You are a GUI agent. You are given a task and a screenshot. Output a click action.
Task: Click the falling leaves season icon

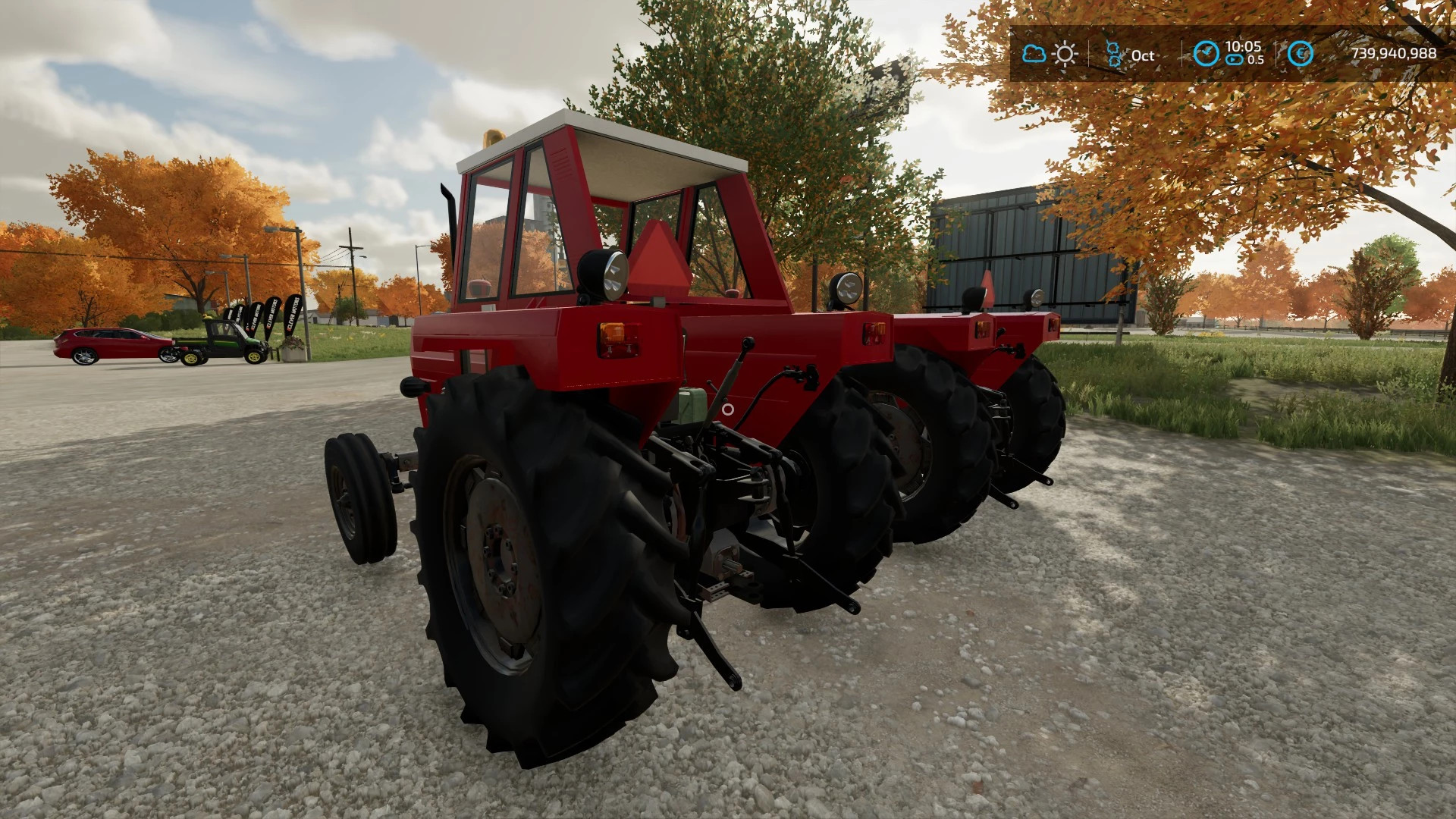pyautogui.click(x=1113, y=53)
